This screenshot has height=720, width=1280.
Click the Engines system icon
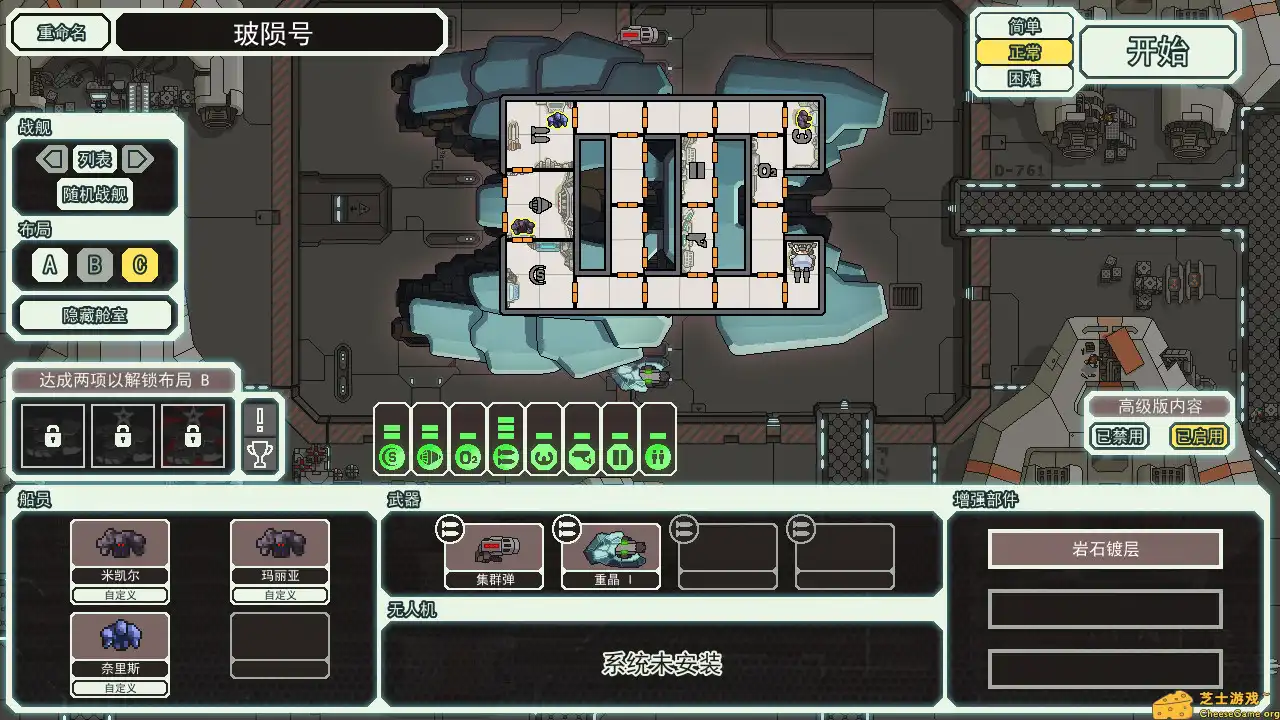[x=430, y=455]
